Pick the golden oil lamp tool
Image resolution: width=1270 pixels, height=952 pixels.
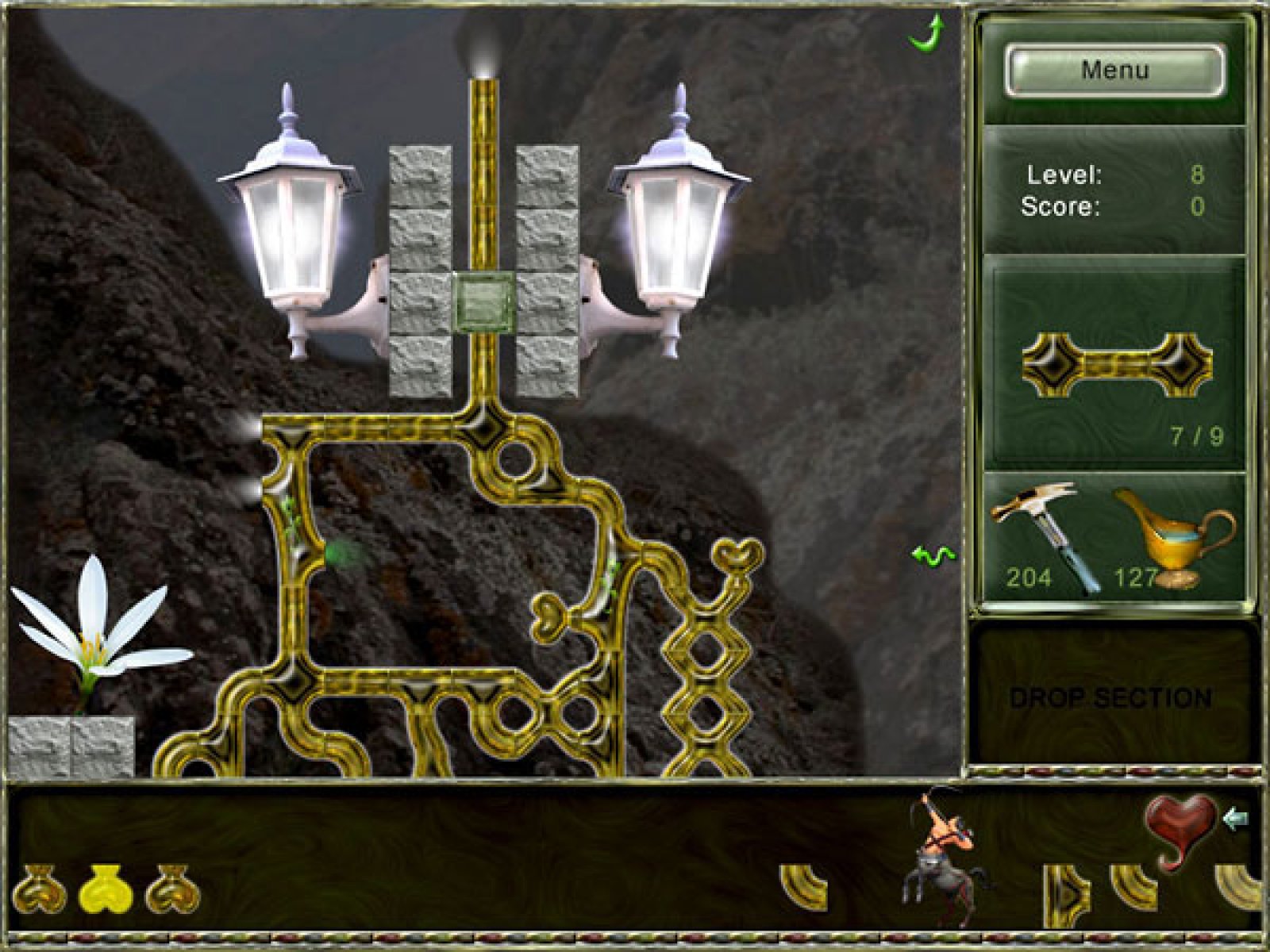pos(1175,537)
